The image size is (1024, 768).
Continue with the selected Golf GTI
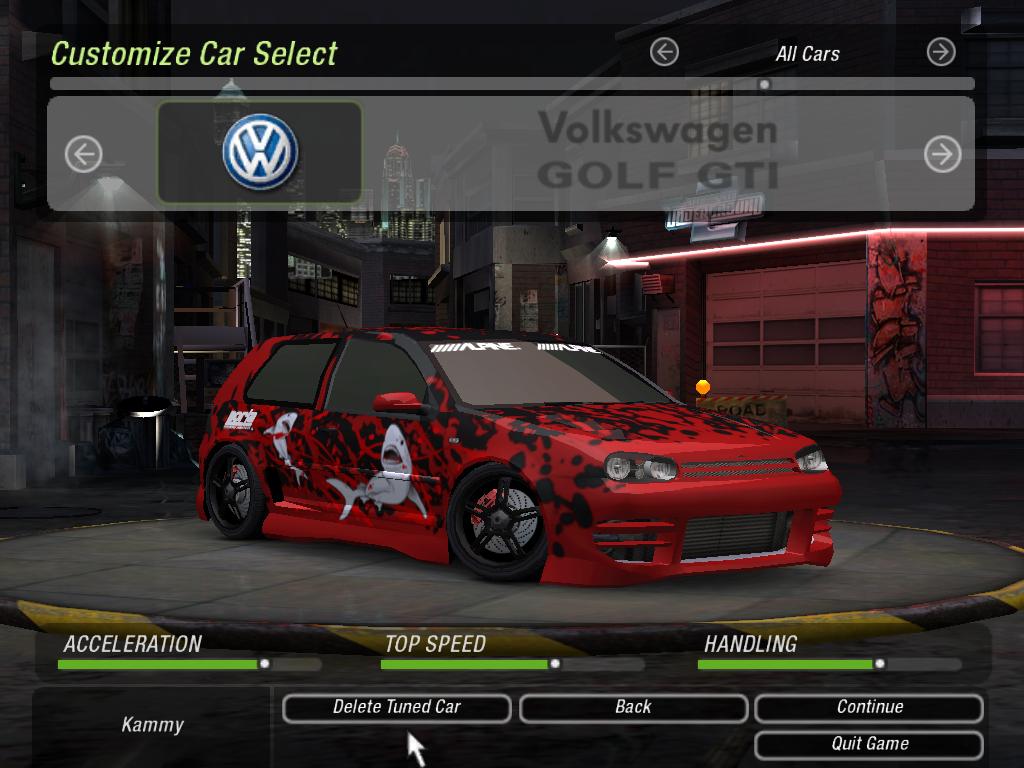[x=869, y=708]
